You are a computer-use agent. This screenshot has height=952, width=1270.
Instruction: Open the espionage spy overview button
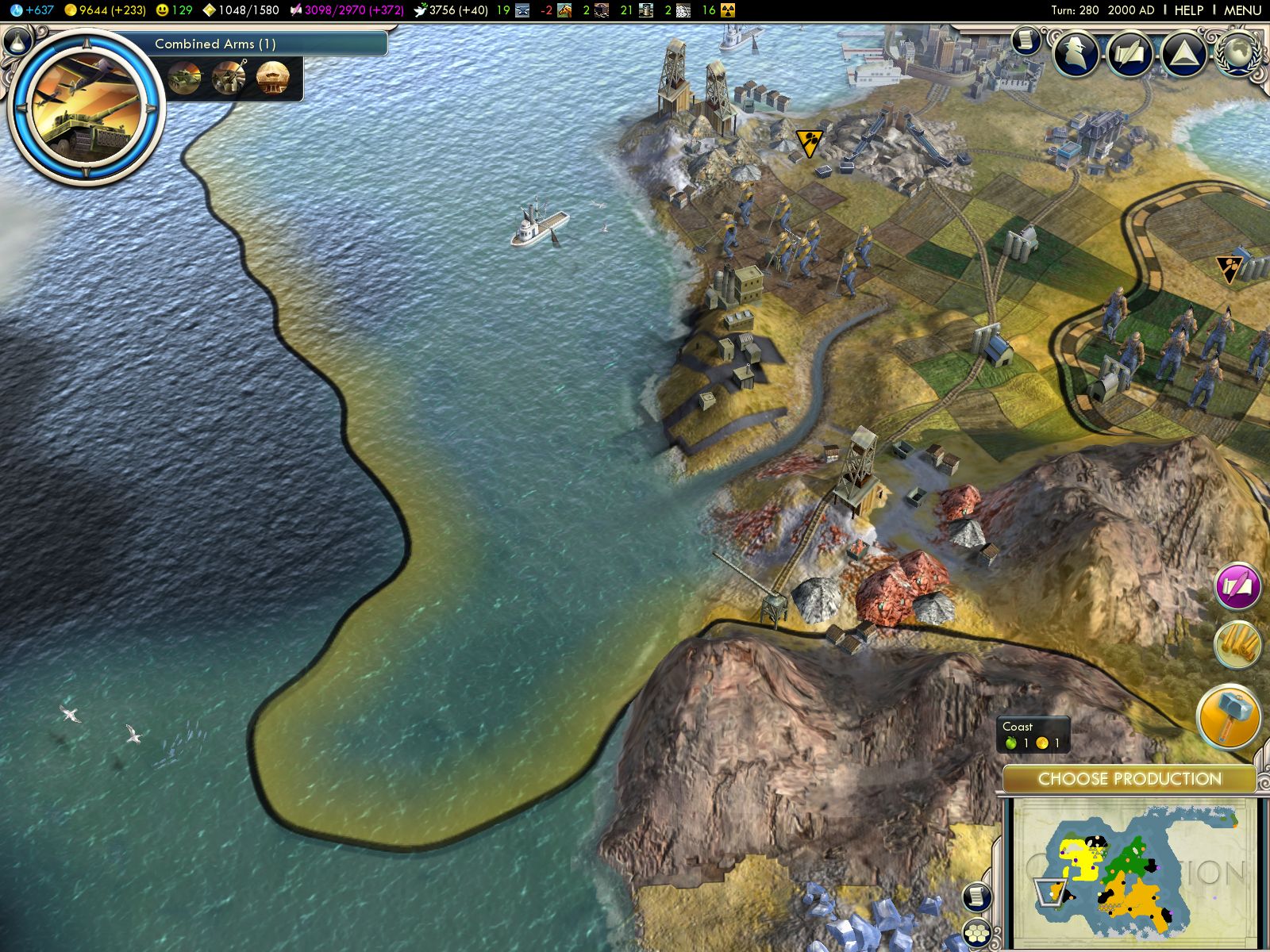point(1076,52)
